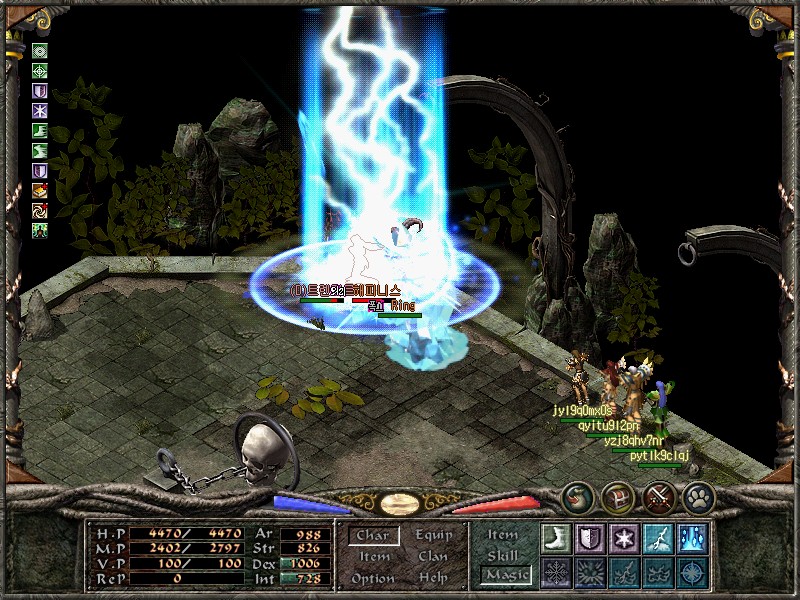
Task: Cast the blue pillar rain spell
Action: tap(691, 538)
